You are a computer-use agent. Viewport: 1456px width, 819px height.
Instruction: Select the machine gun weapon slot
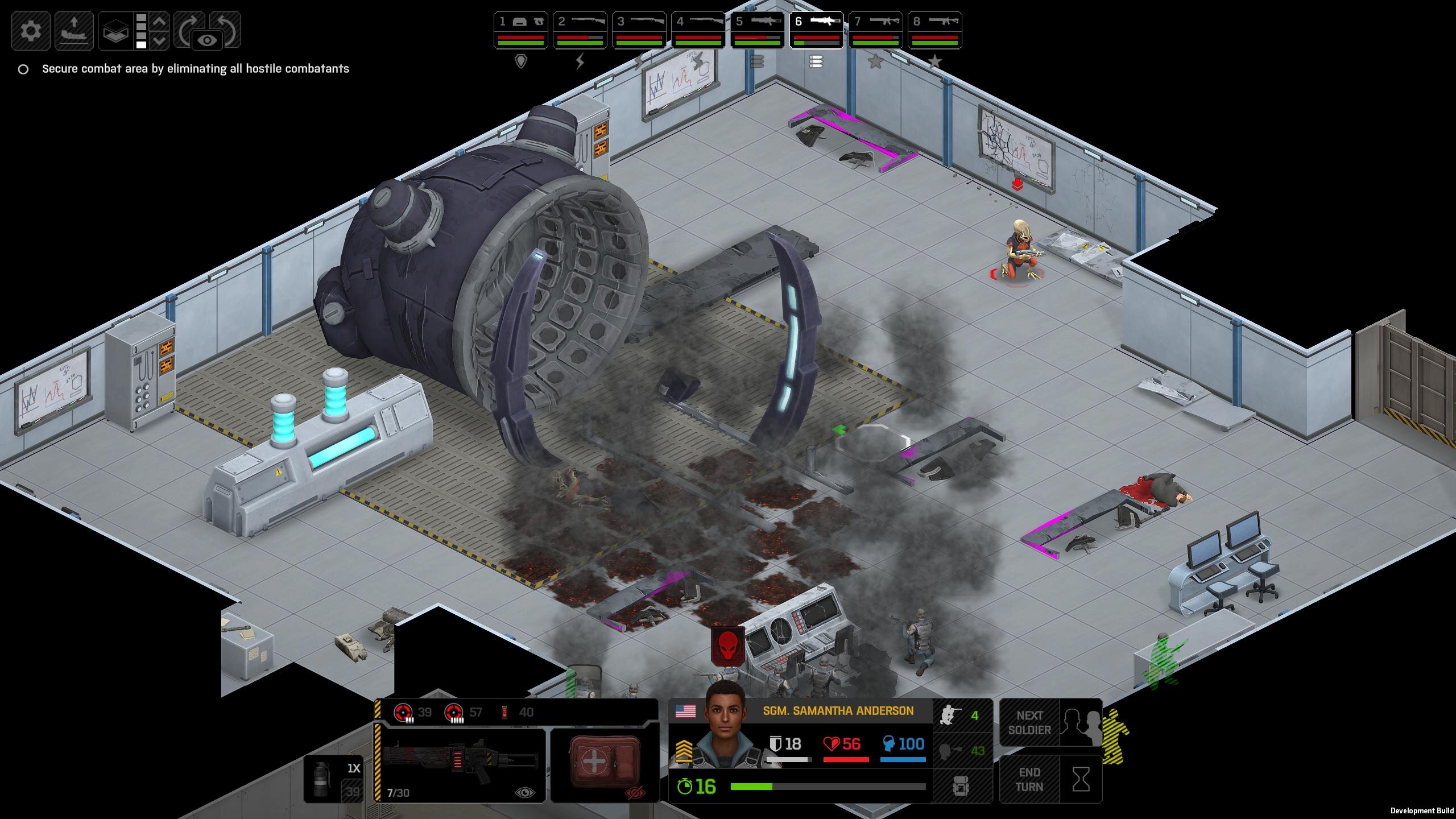click(x=460, y=764)
